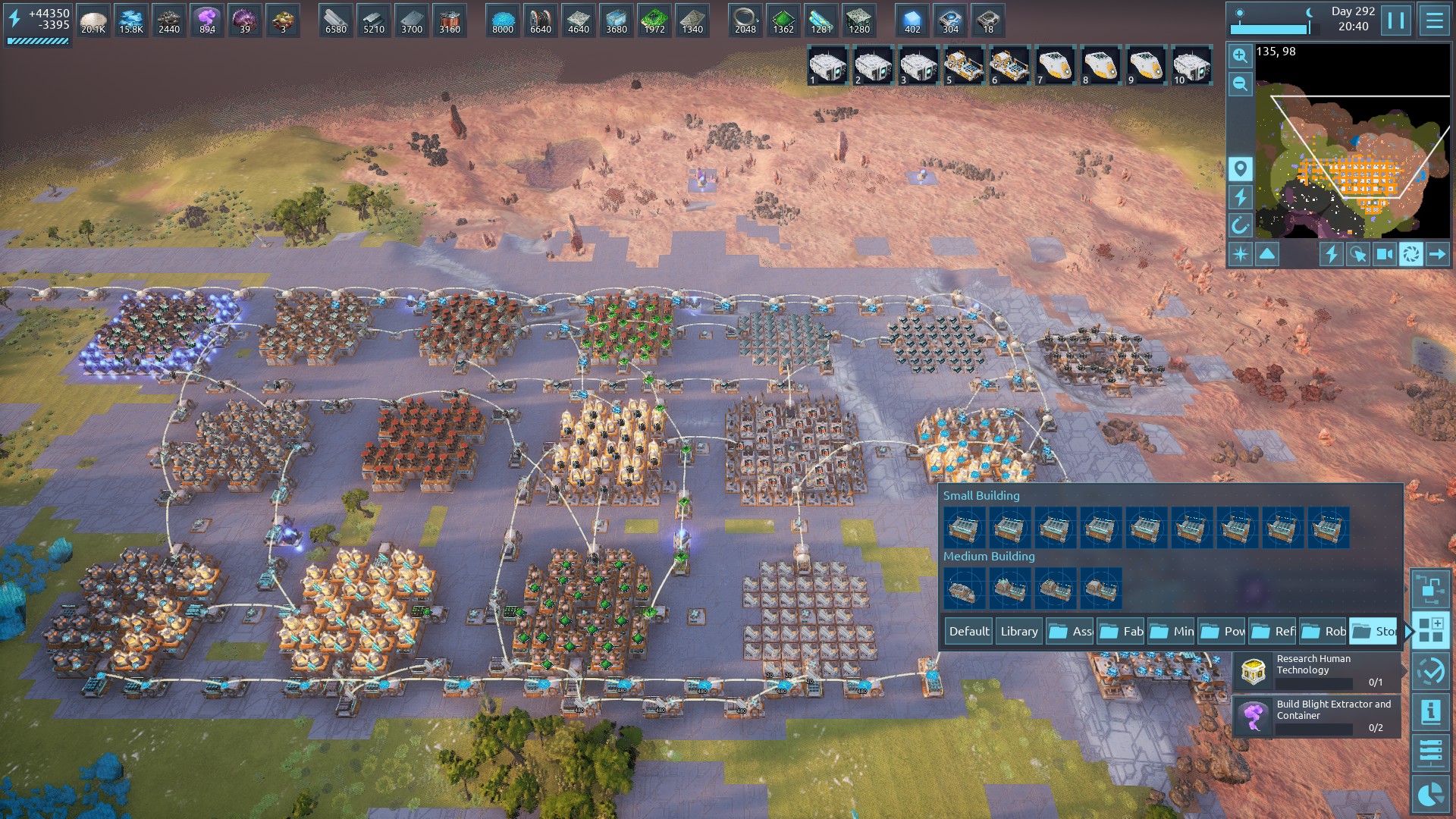This screenshot has width=1456, height=819.
Task: Toggle the map pin marker filter
Action: 1240,169
